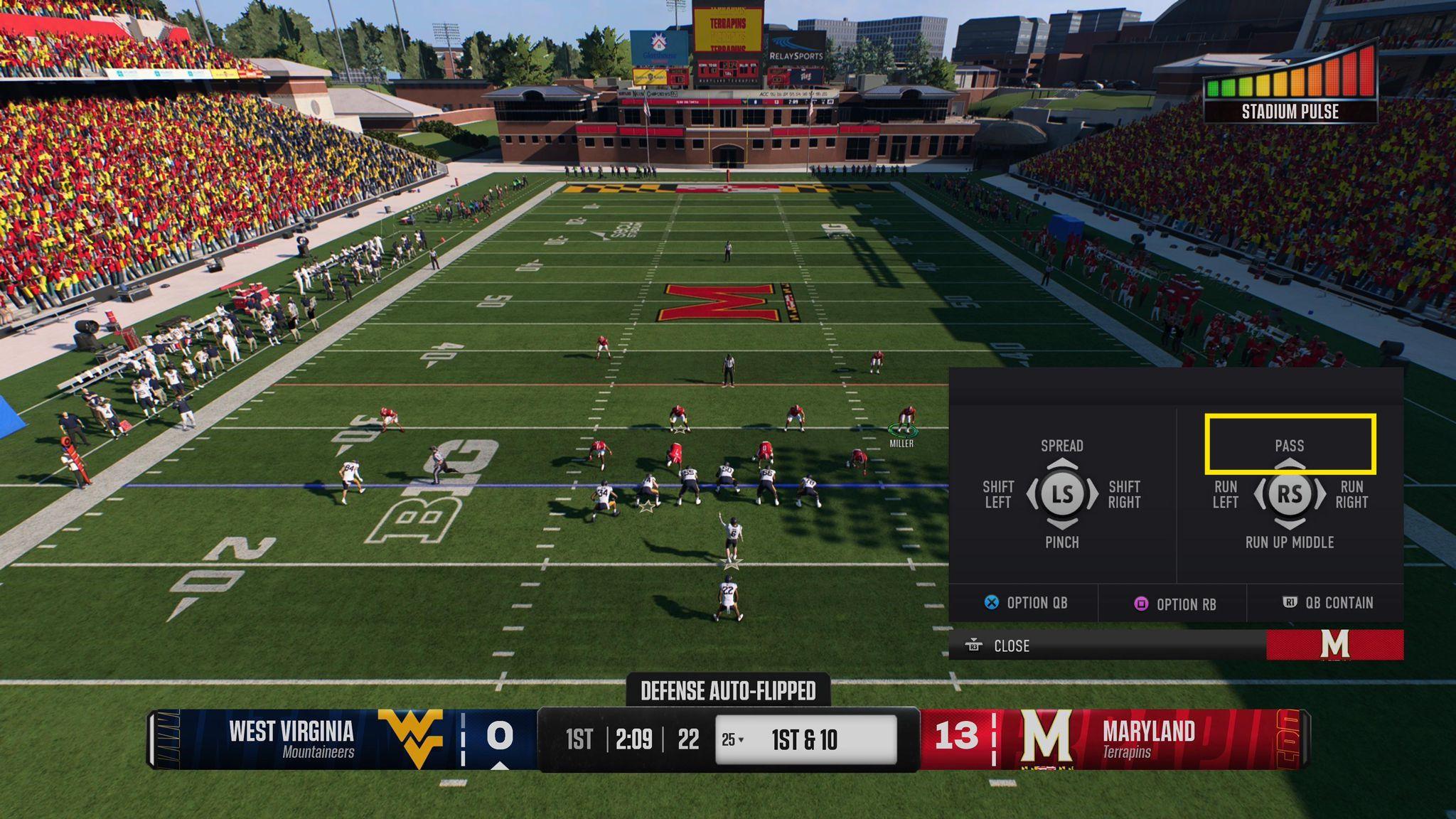Pick the Pinch line adjustment
The image size is (1456, 819).
1062,542
